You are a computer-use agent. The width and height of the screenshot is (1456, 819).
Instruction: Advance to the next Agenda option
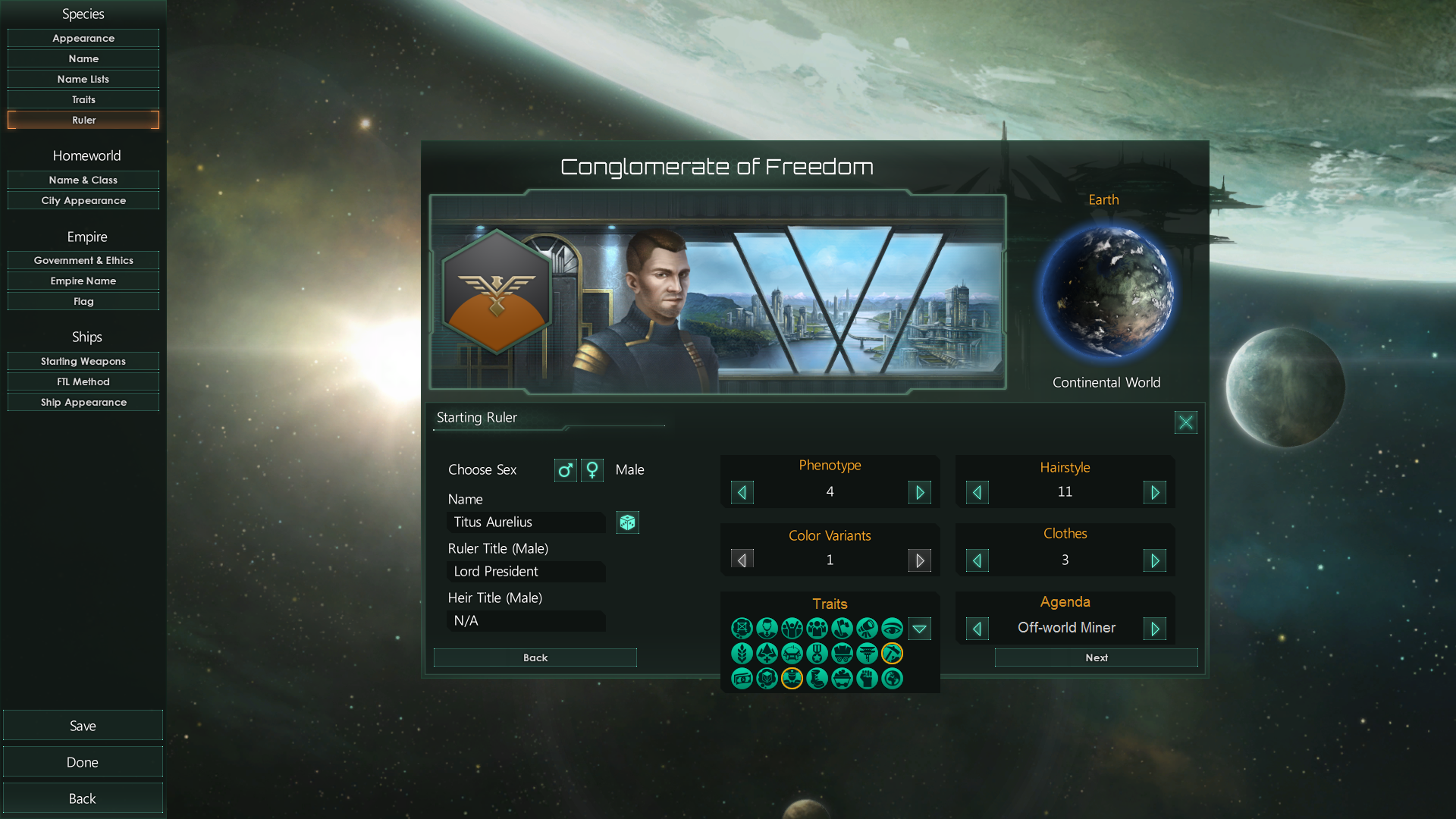point(1155,628)
